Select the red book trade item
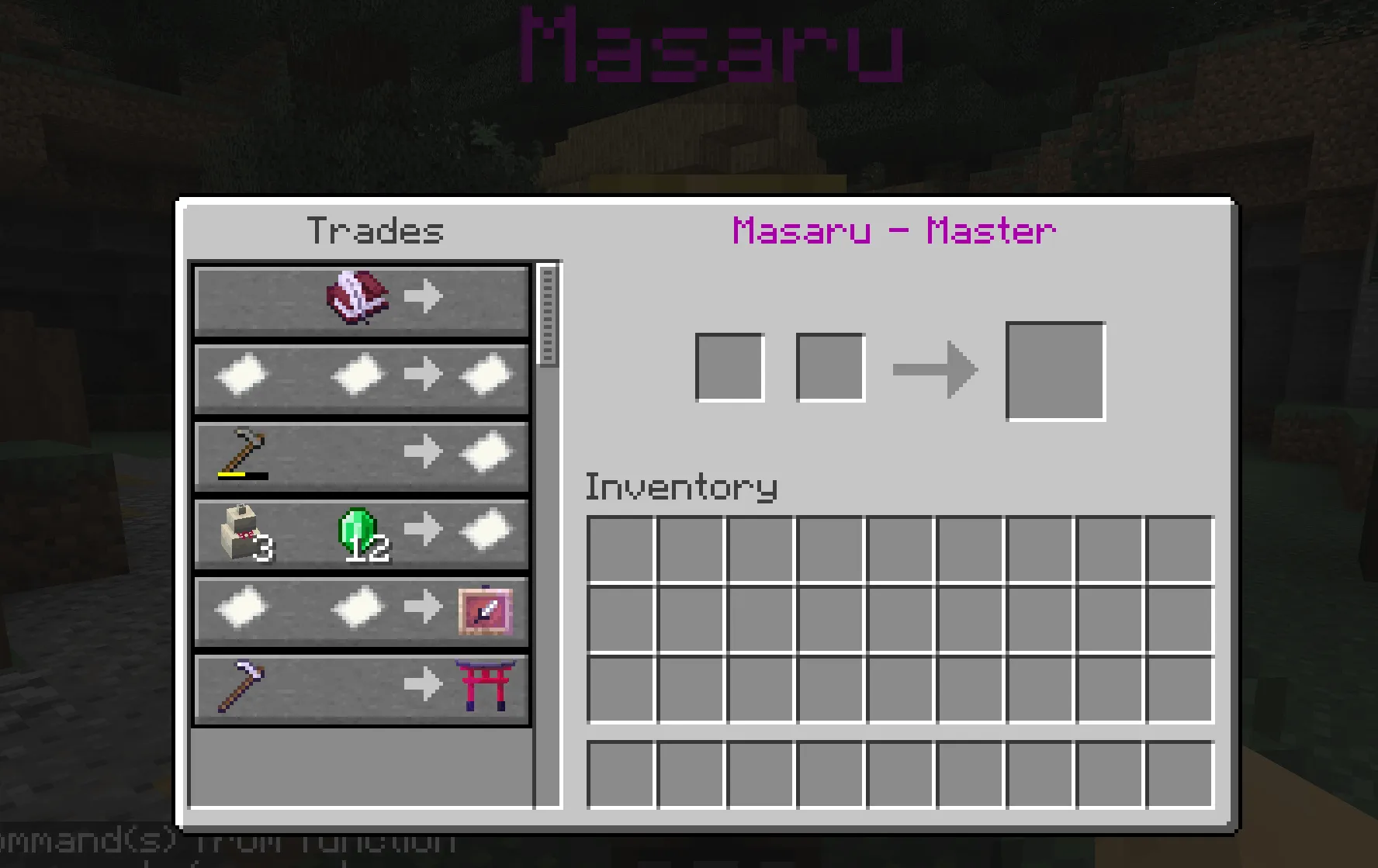 [x=358, y=299]
